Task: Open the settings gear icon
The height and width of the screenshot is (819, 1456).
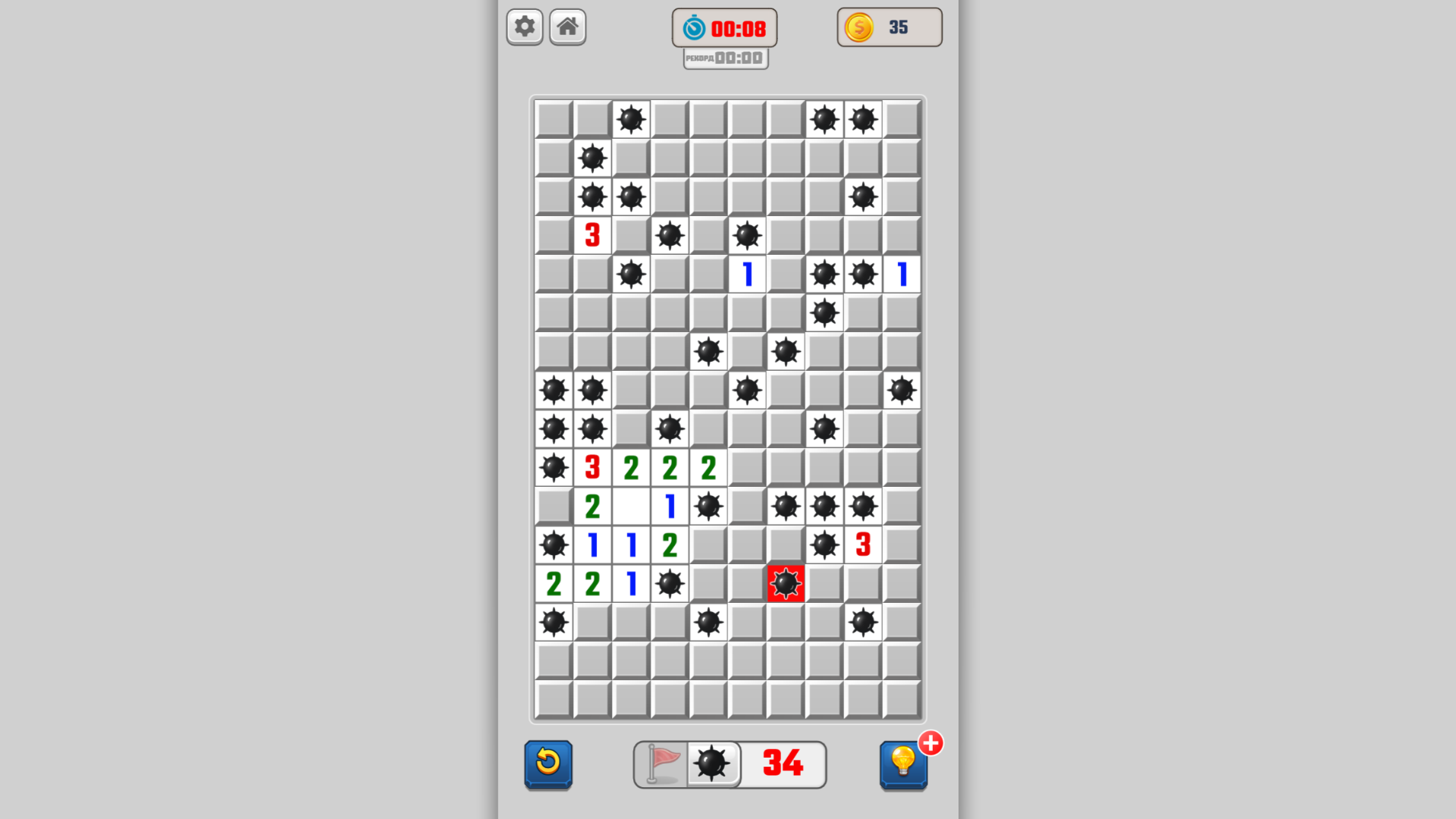Action: point(524,27)
